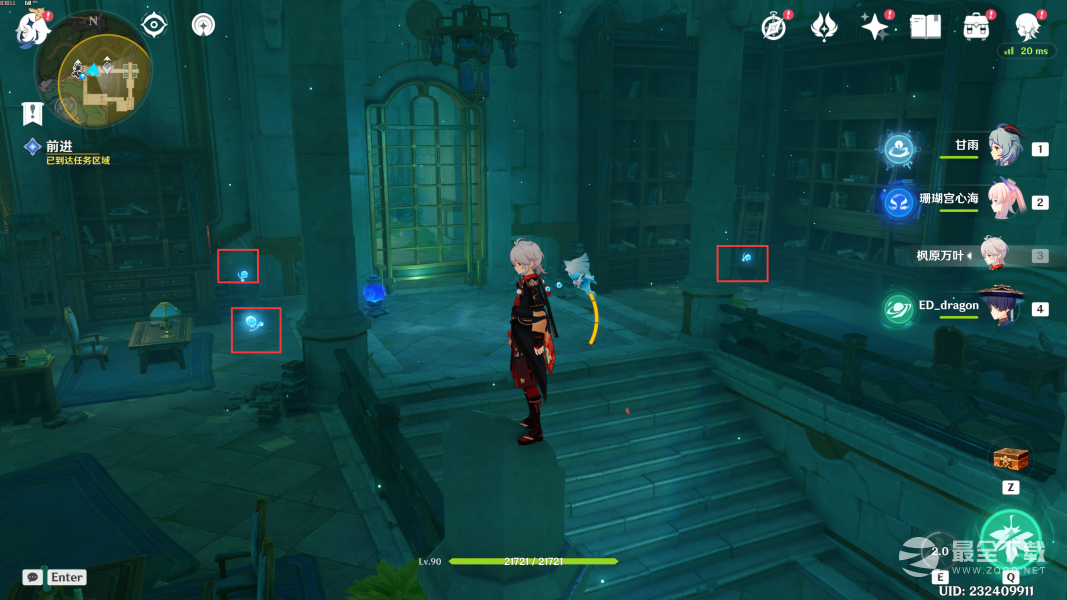Image resolution: width=1067 pixels, height=600 pixels.
Task: Click the round star-beacon icon near the minimap
Action: [x=203, y=25]
